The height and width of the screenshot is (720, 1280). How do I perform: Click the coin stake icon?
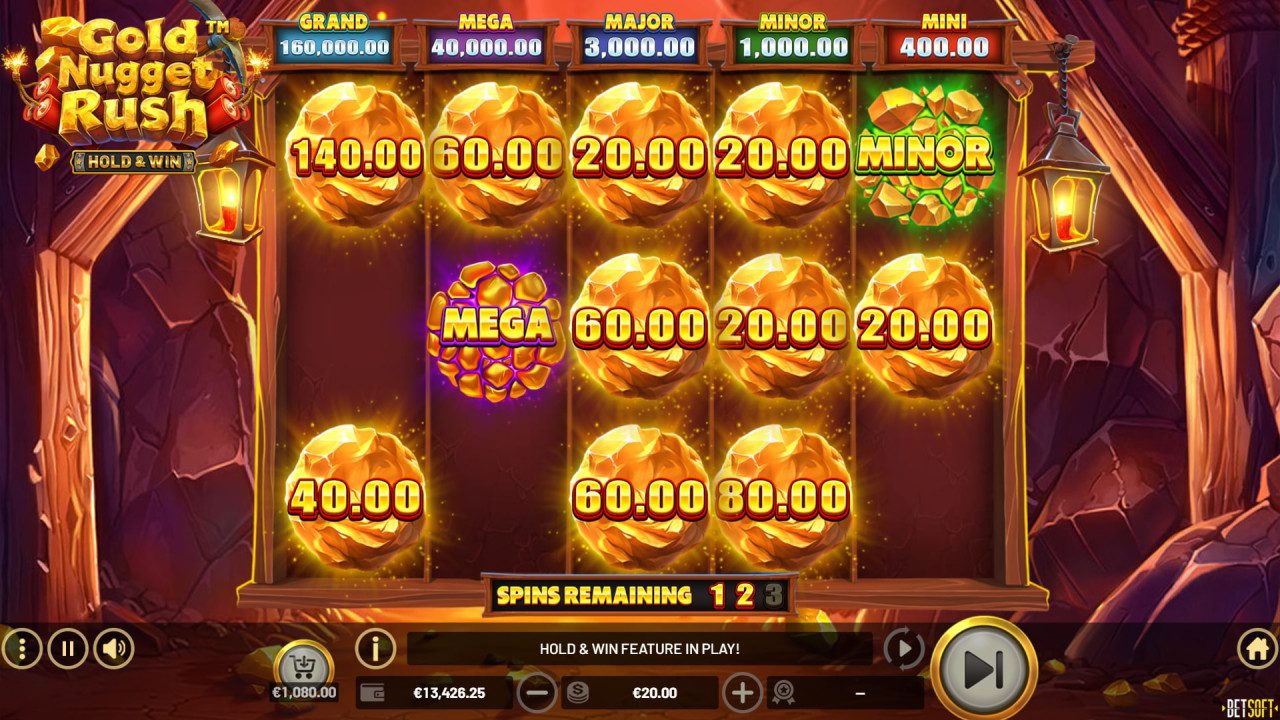579,691
